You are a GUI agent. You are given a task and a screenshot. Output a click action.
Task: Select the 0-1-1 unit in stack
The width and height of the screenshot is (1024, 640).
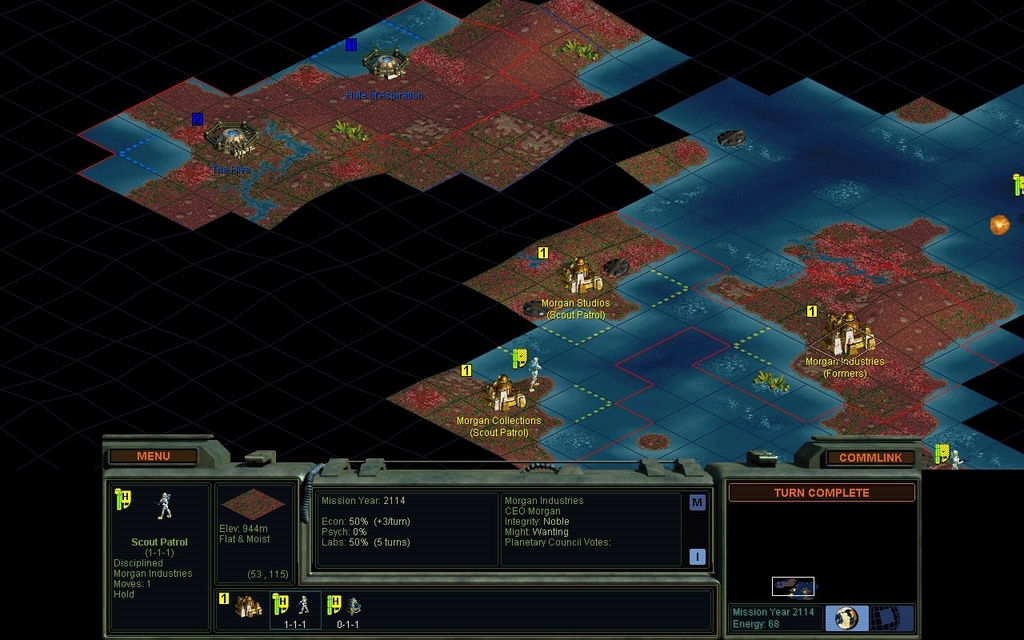coord(345,606)
